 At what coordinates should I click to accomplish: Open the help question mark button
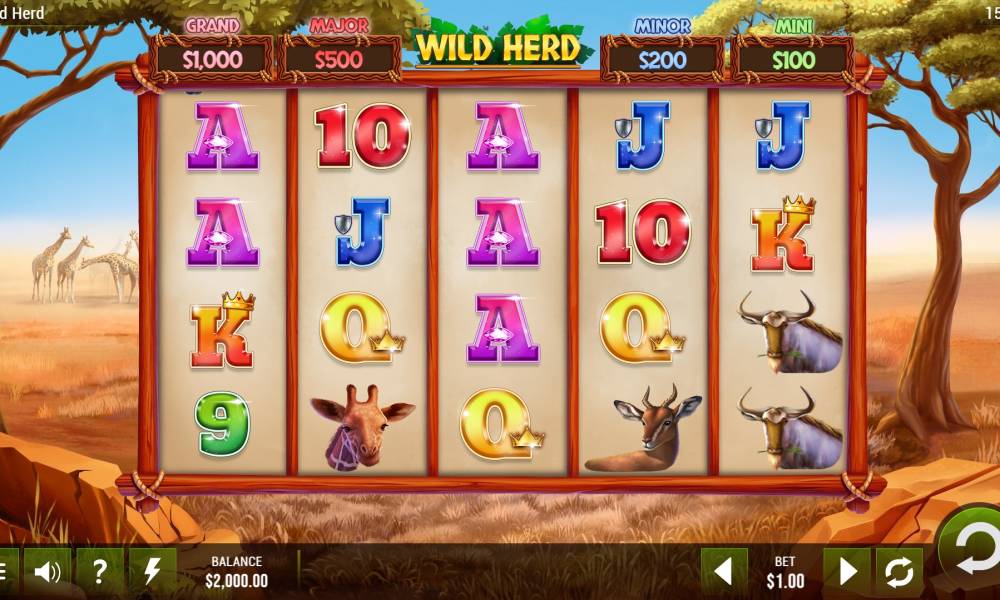[x=100, y=572]
